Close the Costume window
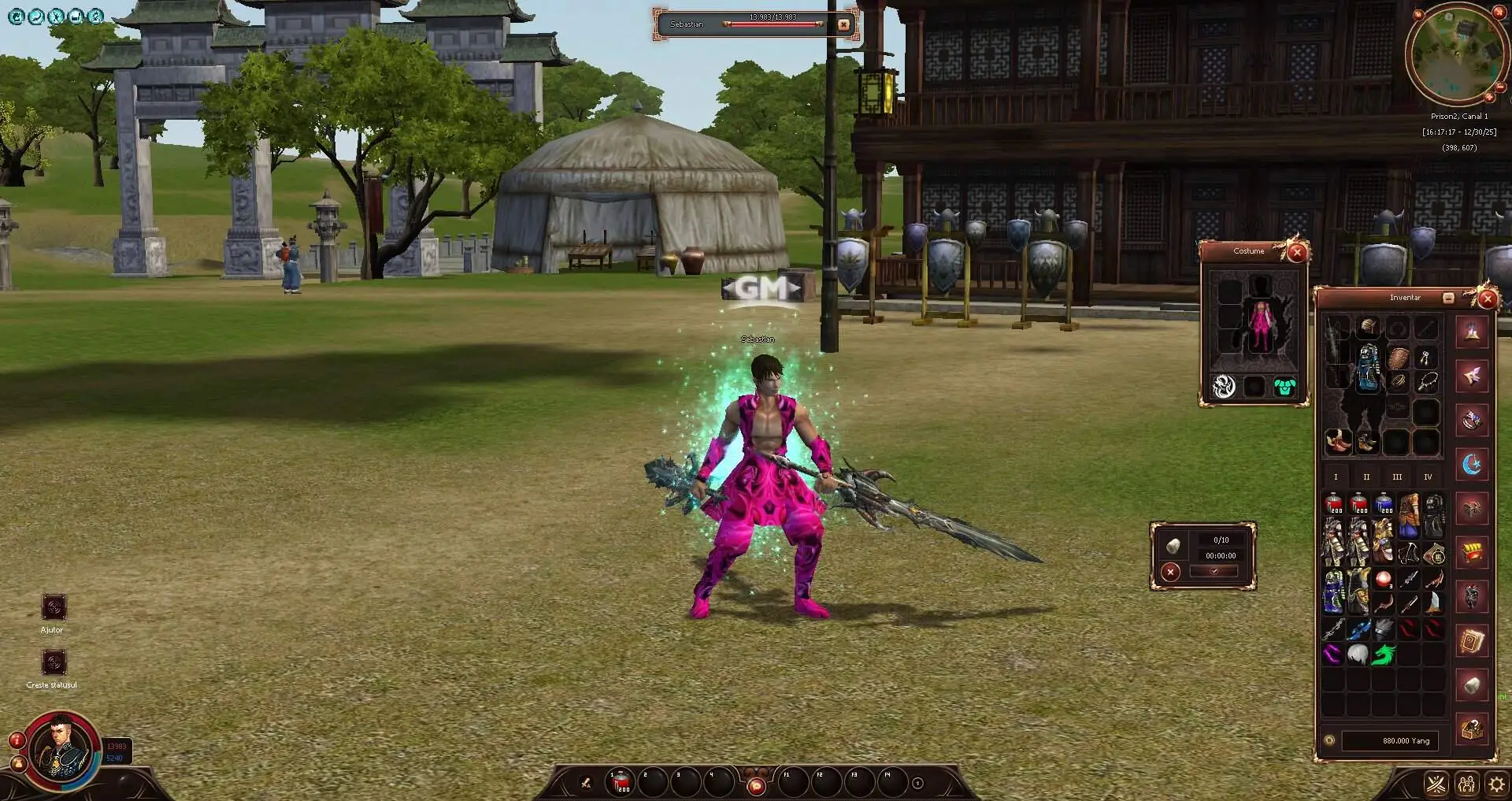Viewport: 1512px width, 801px height. pyautogui.click(x=1297, y=253)
